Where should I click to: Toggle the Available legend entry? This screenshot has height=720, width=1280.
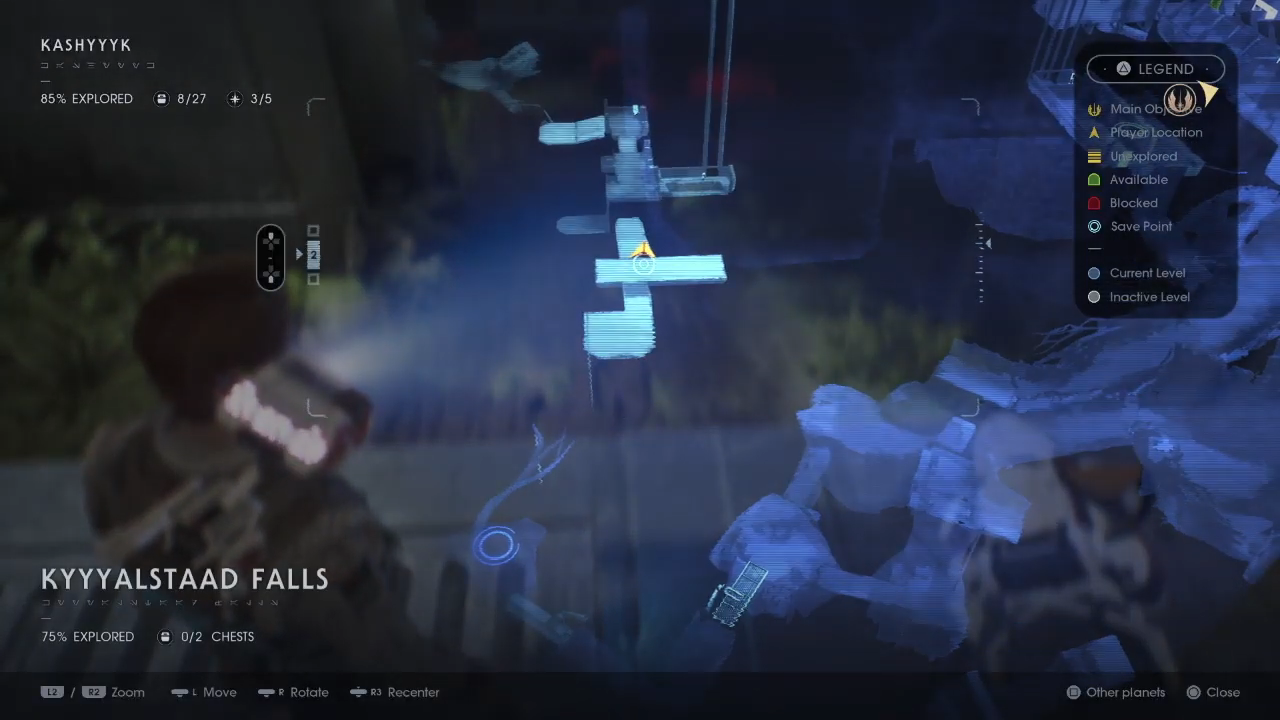tap(1094, 179)
